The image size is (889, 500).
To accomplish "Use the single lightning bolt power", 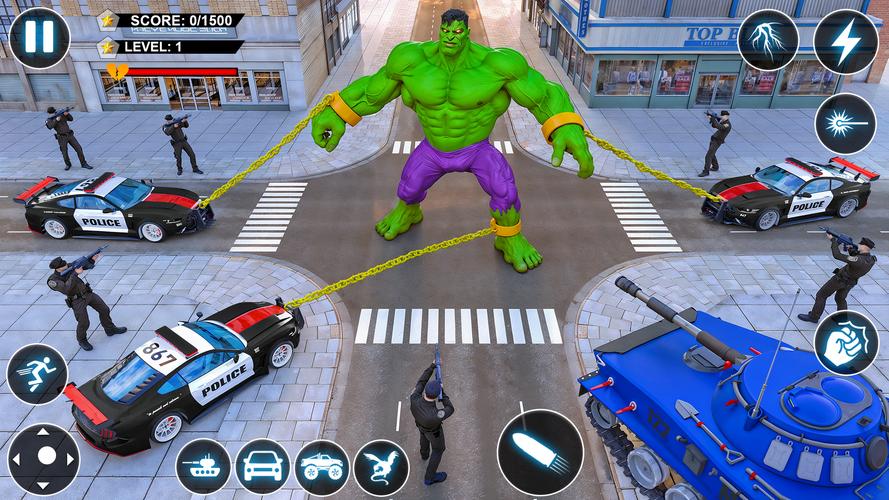I will (846, 41).
